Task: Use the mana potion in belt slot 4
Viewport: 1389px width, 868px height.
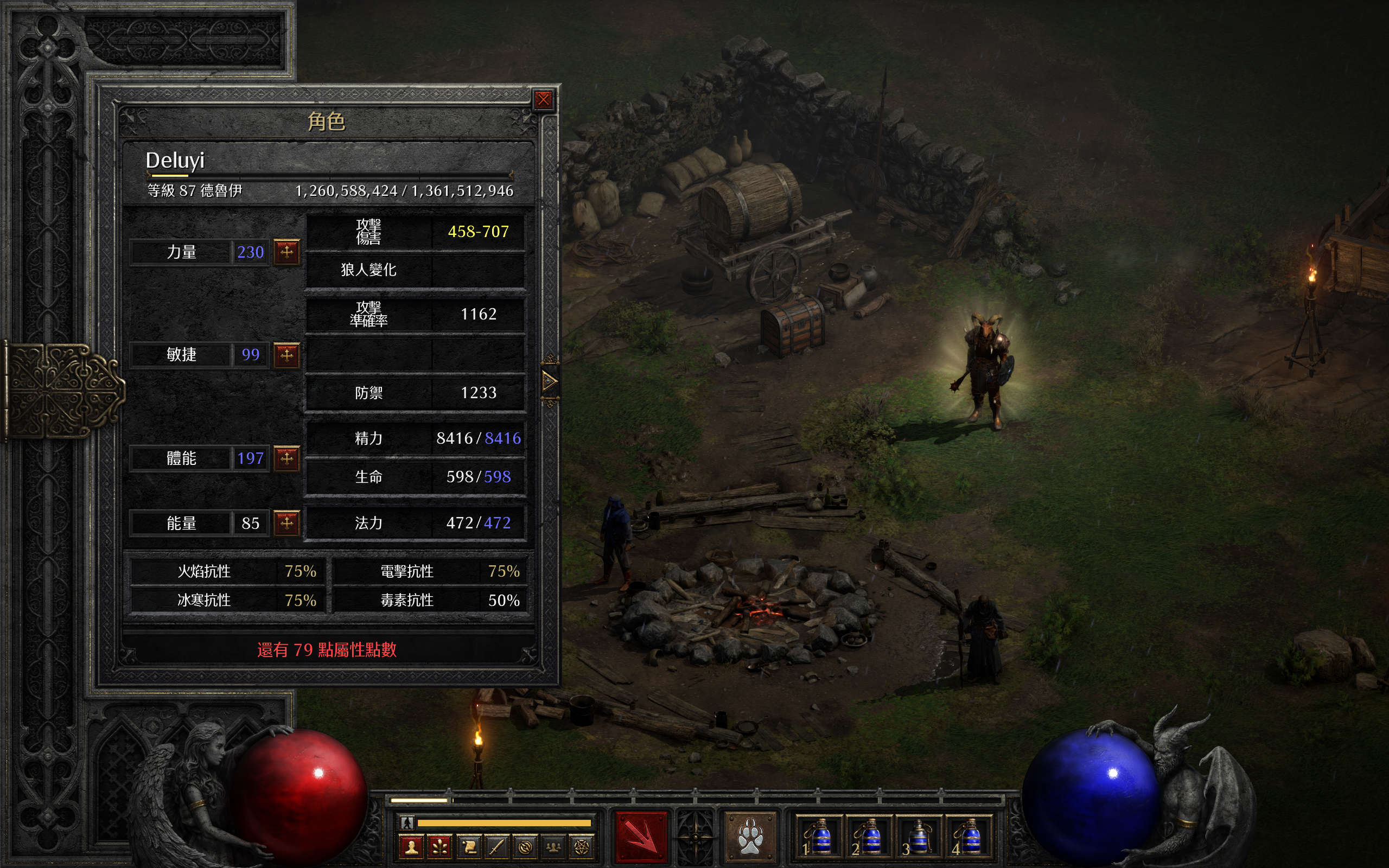Action: coord(968,836)
